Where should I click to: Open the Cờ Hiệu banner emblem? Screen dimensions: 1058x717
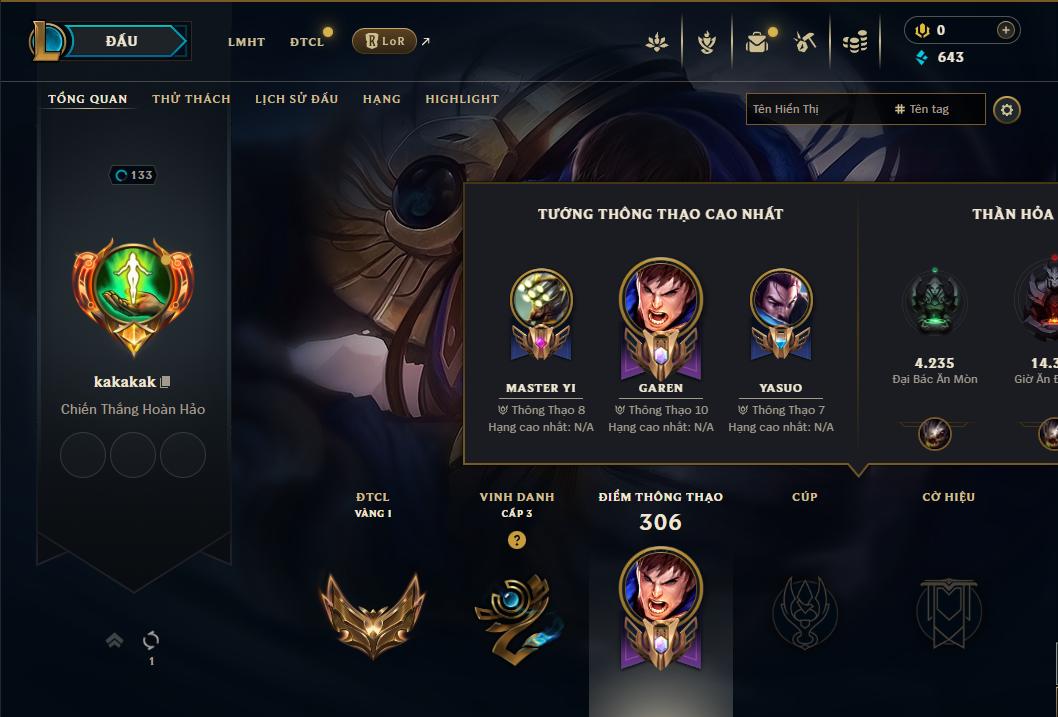pos(948,611)
